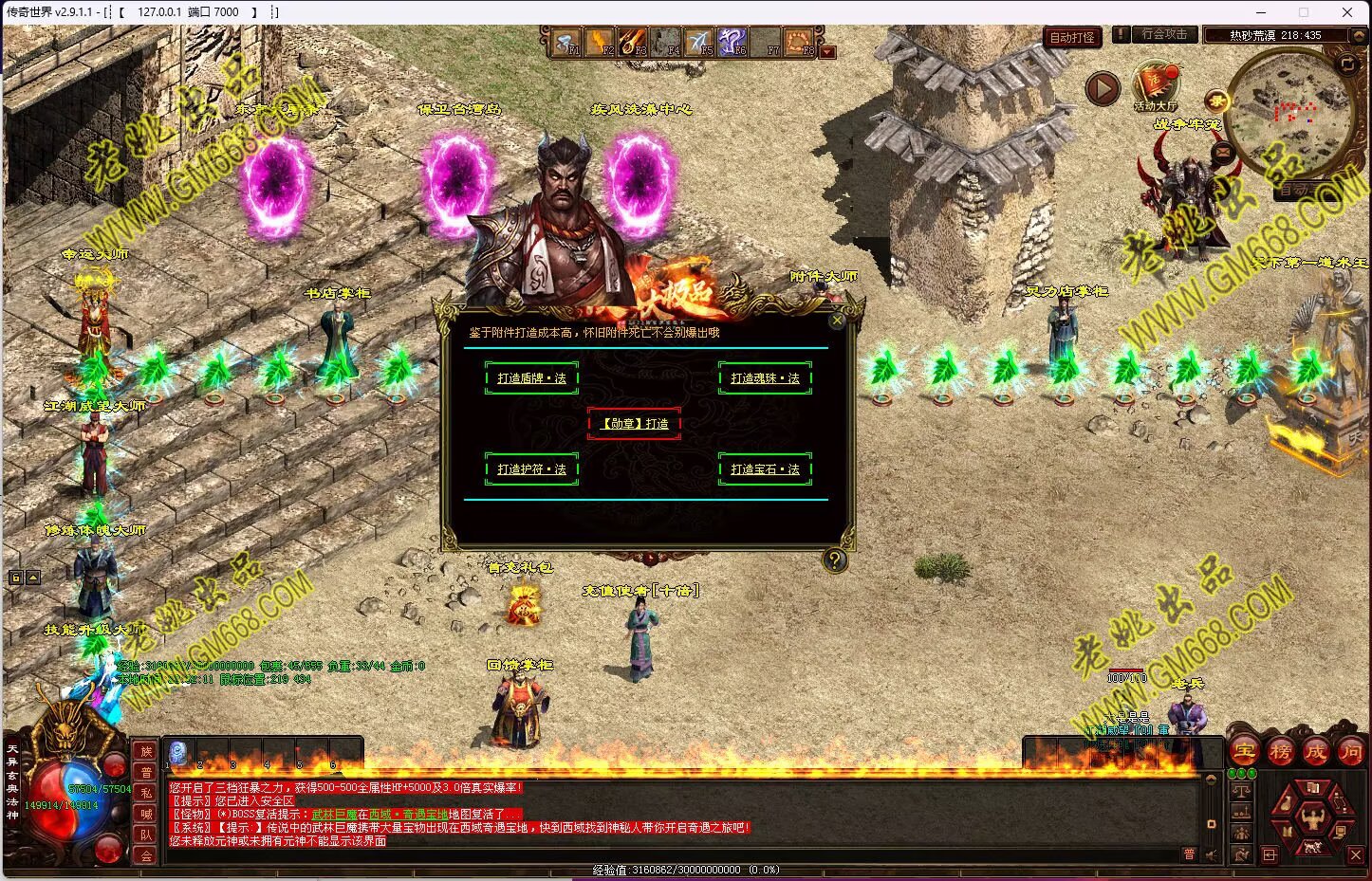Select the 打造魂珠·法 option
Image resolution: width=1372 pixels, height=881 pixels.
[765, 378]
